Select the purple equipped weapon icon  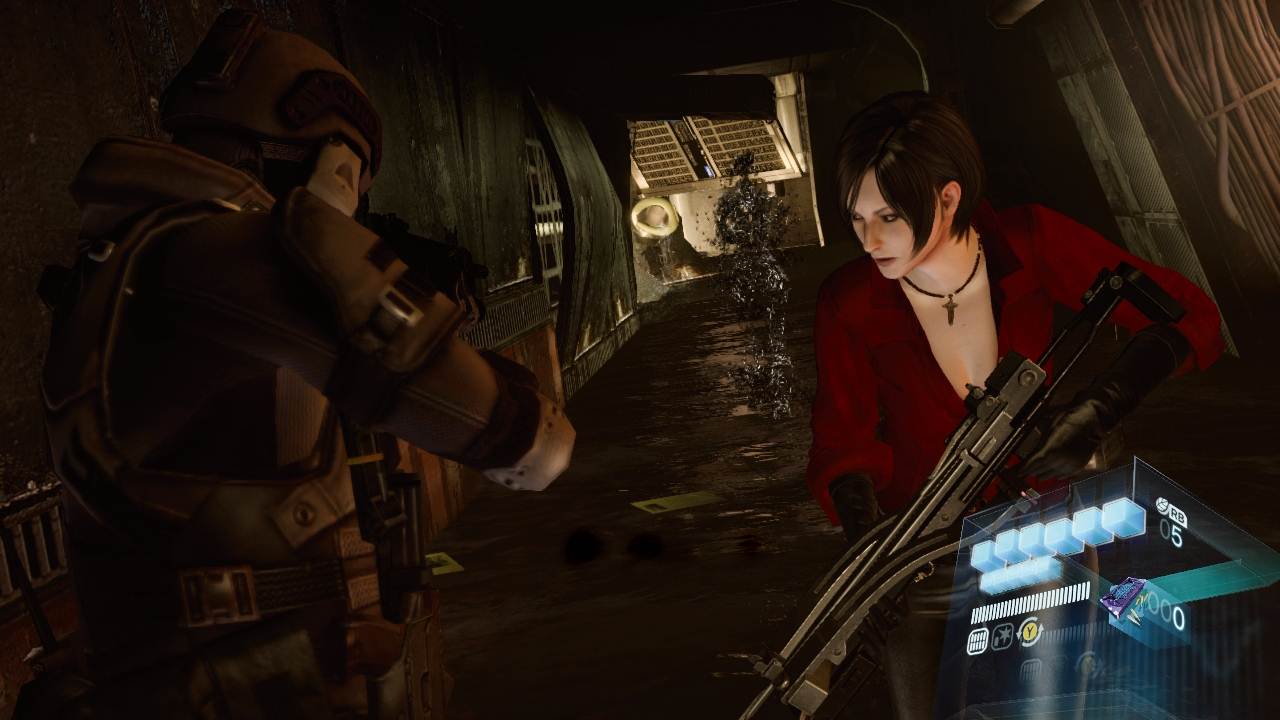click(x=1123, y=601)
